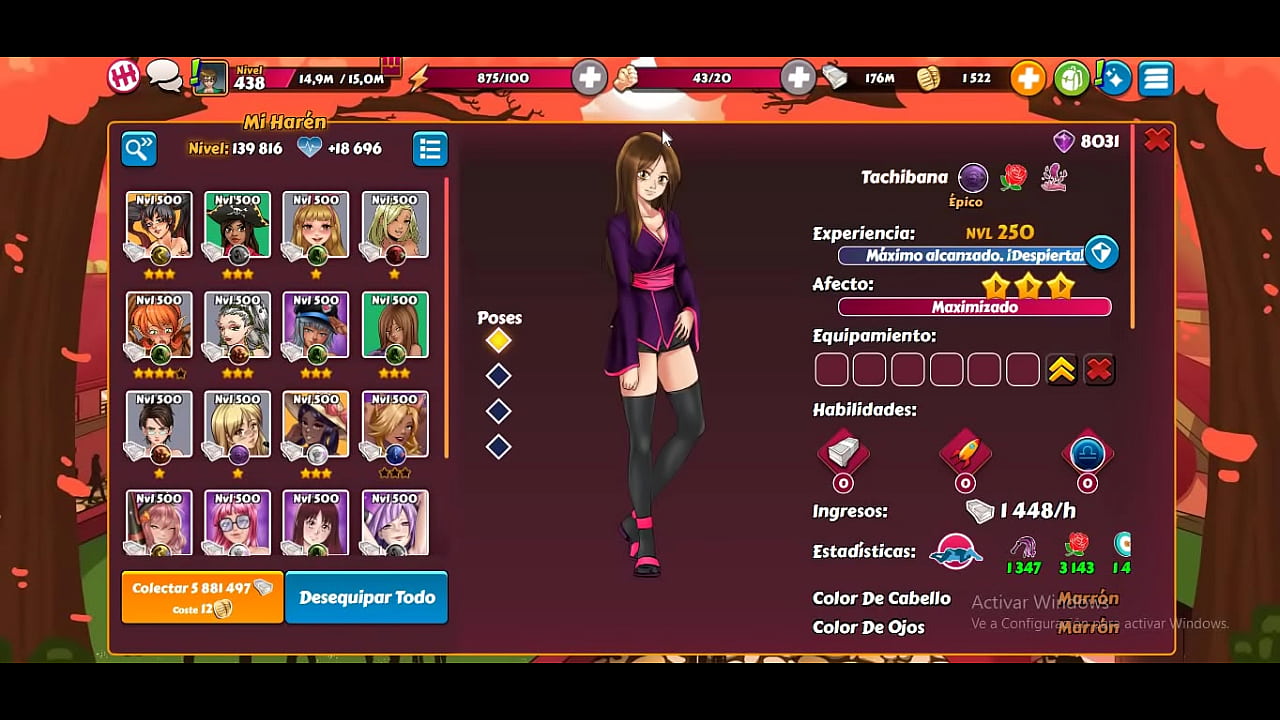Click the Desequipar Todo button

366,597
